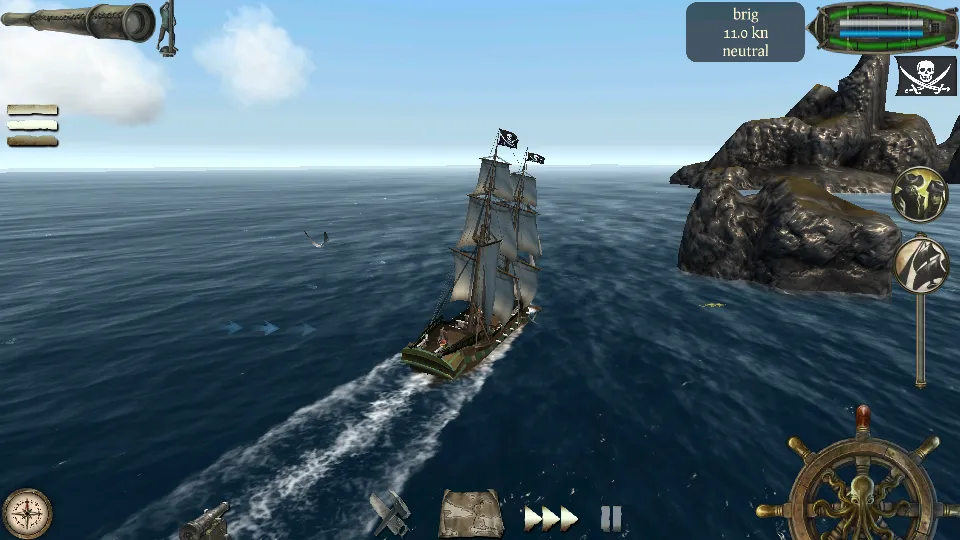The image size is (960, 540).
Task: Open the crew portrait round icon
Action: [x=919, y=194]
